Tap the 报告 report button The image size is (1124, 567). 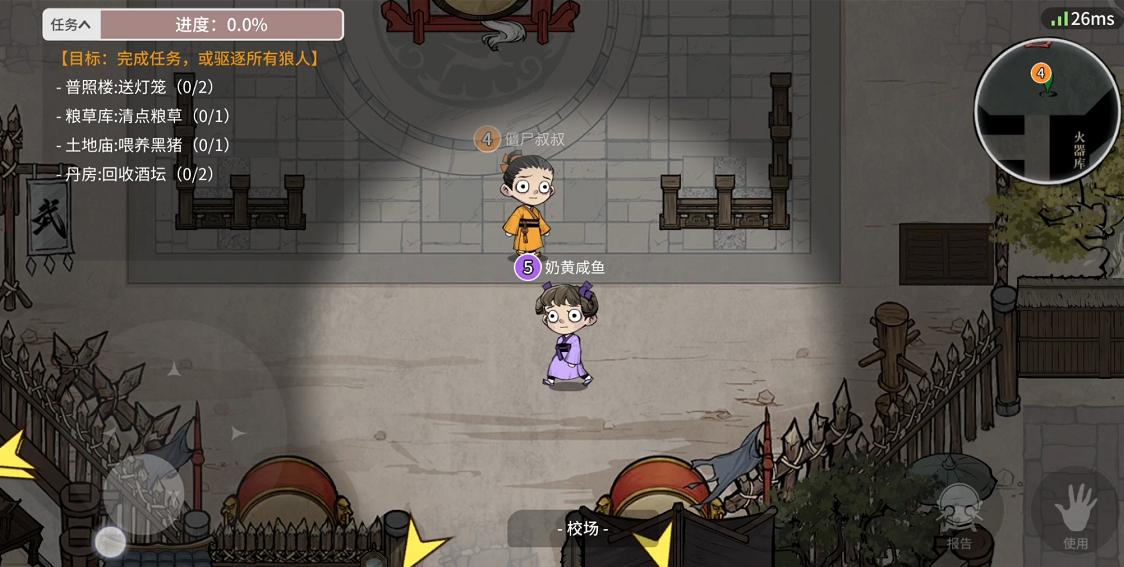959,517
